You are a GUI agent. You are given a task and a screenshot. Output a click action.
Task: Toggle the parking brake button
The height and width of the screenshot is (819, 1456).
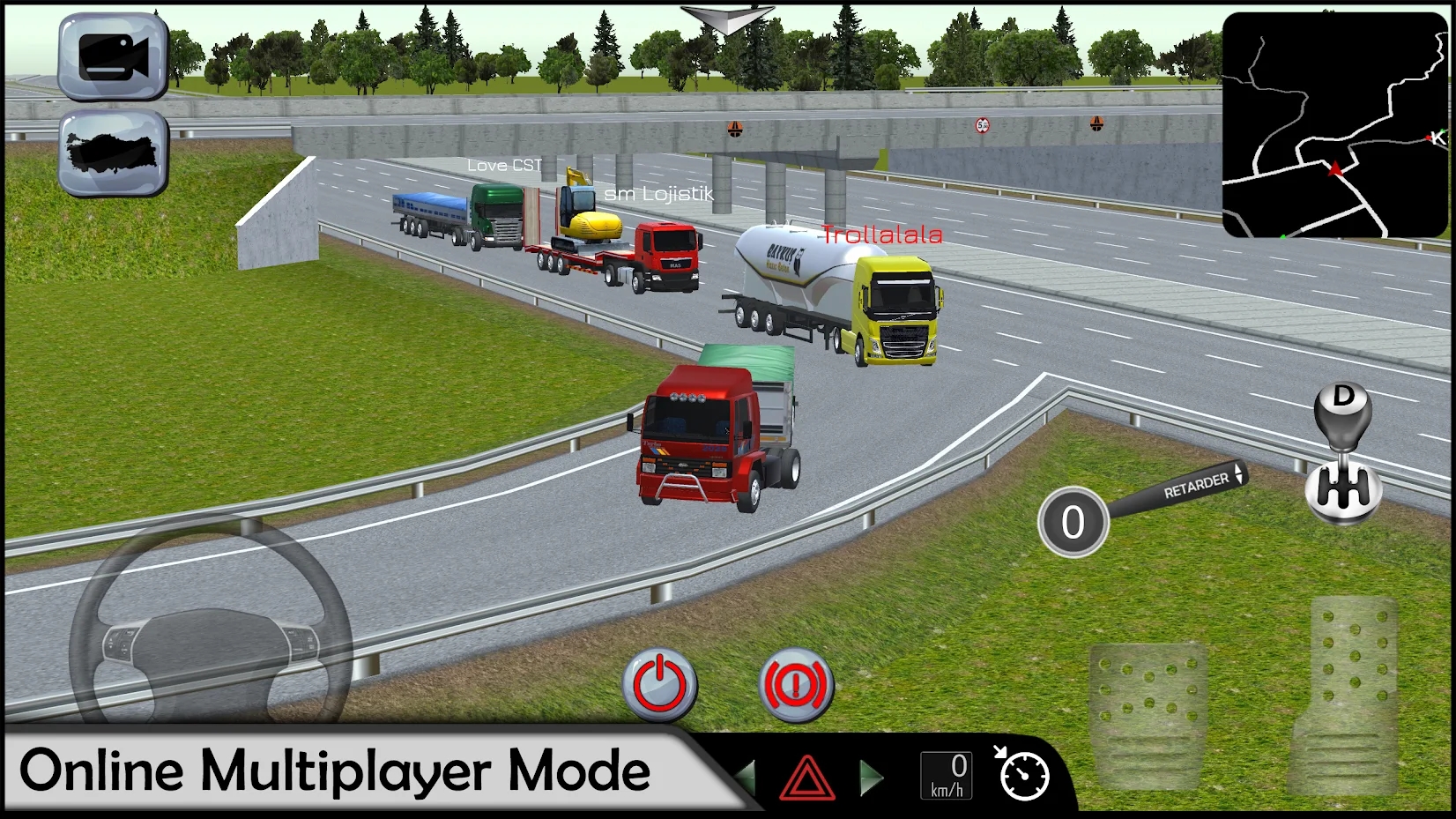(795, 685)
